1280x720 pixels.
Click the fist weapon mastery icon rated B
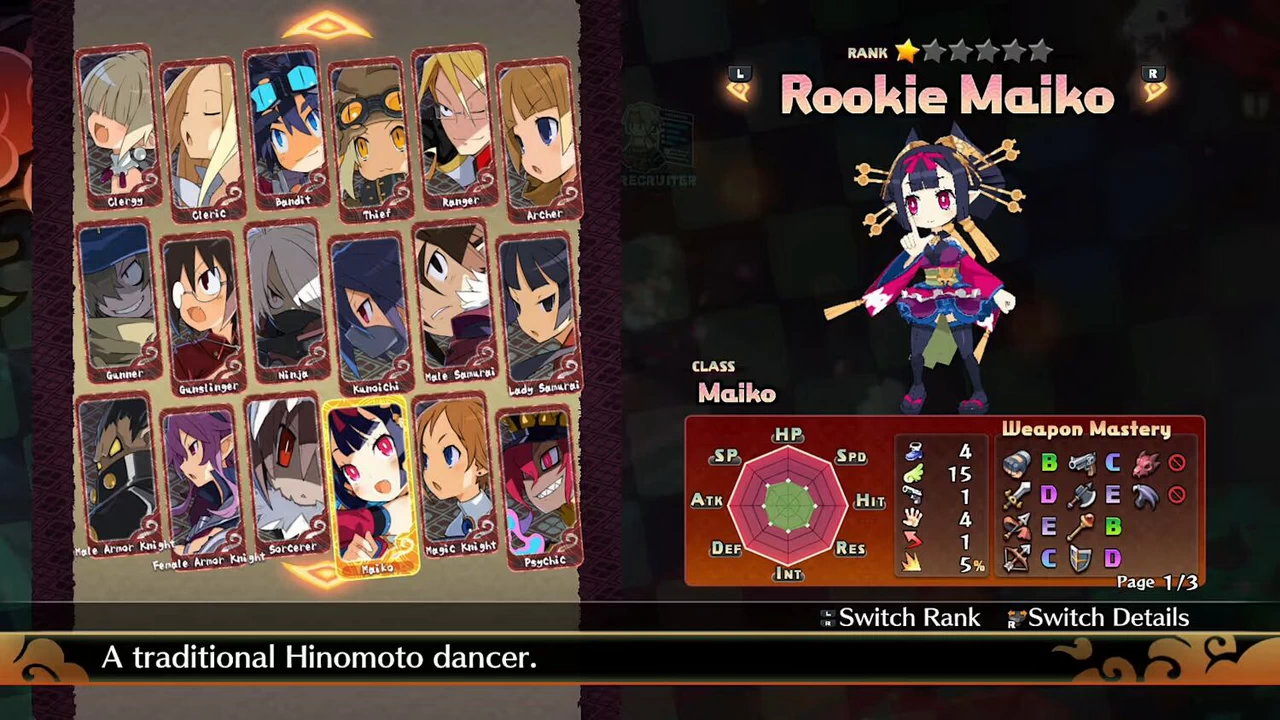pyautogui.click(x=1018, y=465)
